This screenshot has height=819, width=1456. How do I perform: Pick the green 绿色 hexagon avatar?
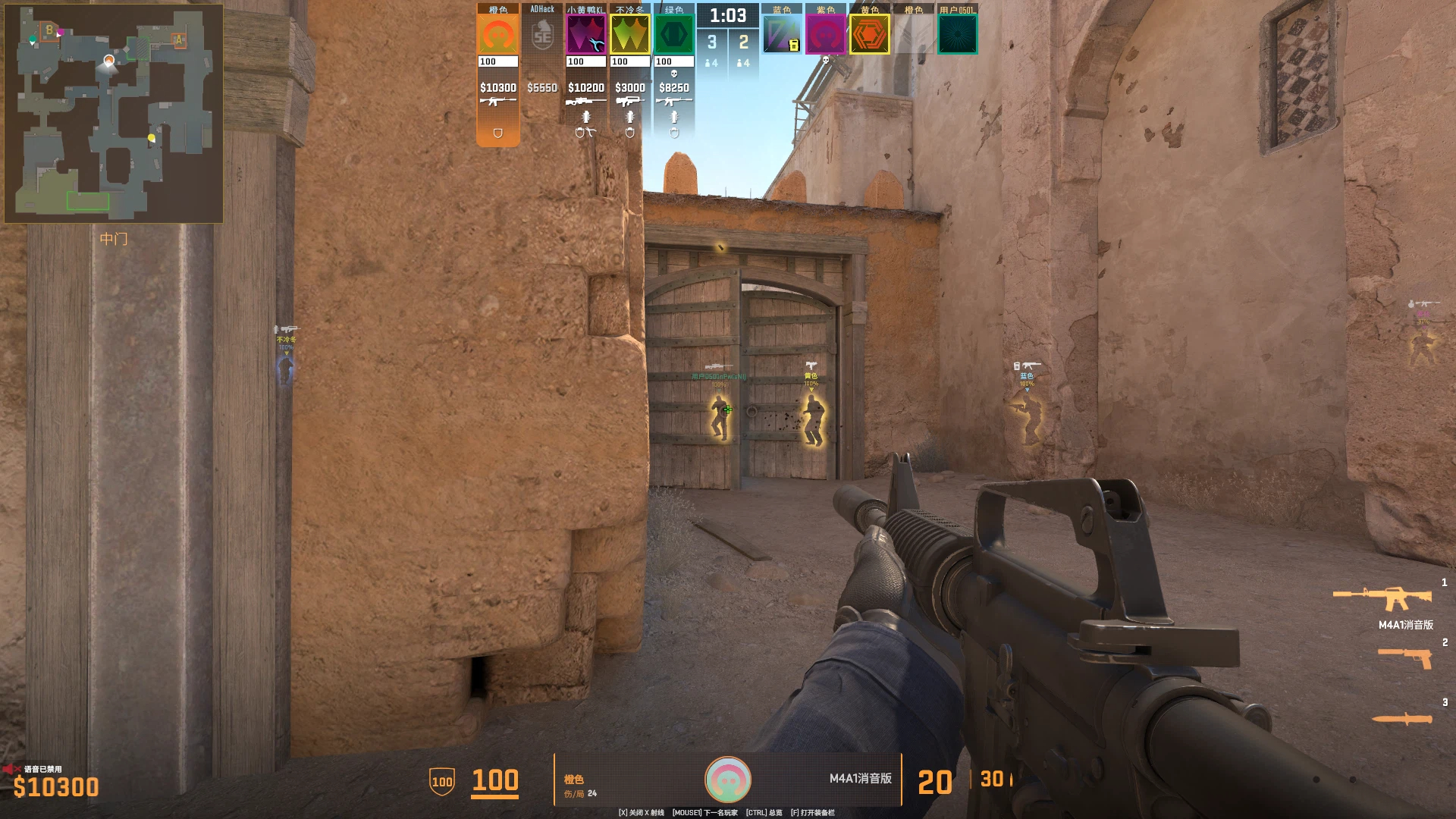673,35
